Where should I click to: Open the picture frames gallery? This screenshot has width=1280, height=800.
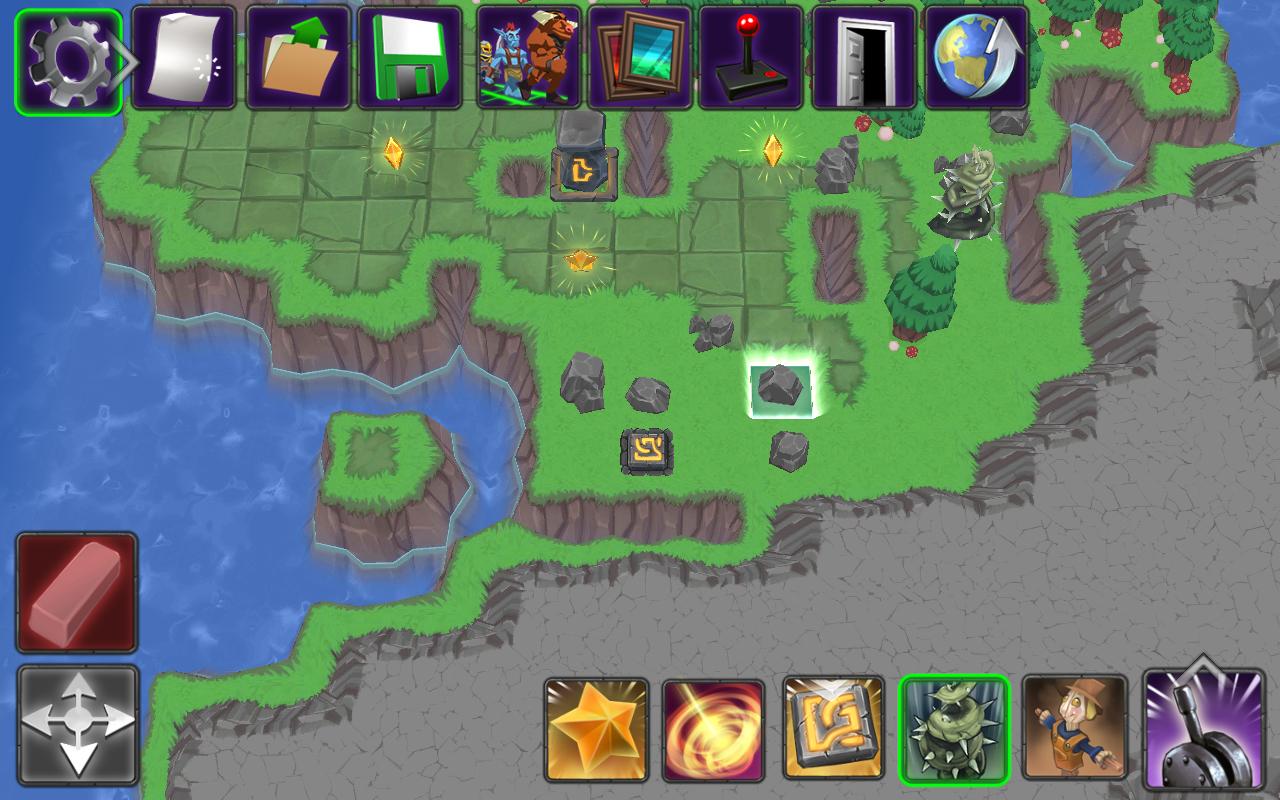click(x=641, y=58)
